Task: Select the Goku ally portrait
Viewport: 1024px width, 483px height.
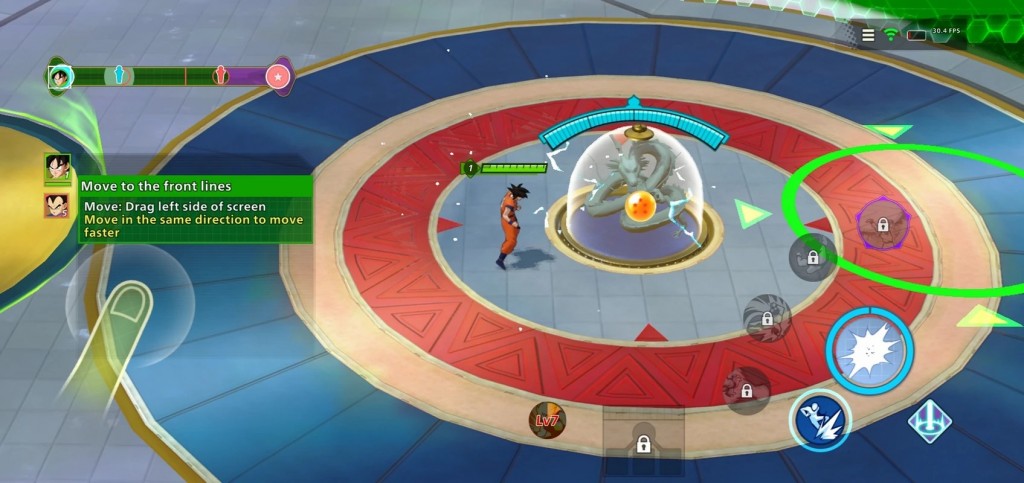Action: point(57,167)
